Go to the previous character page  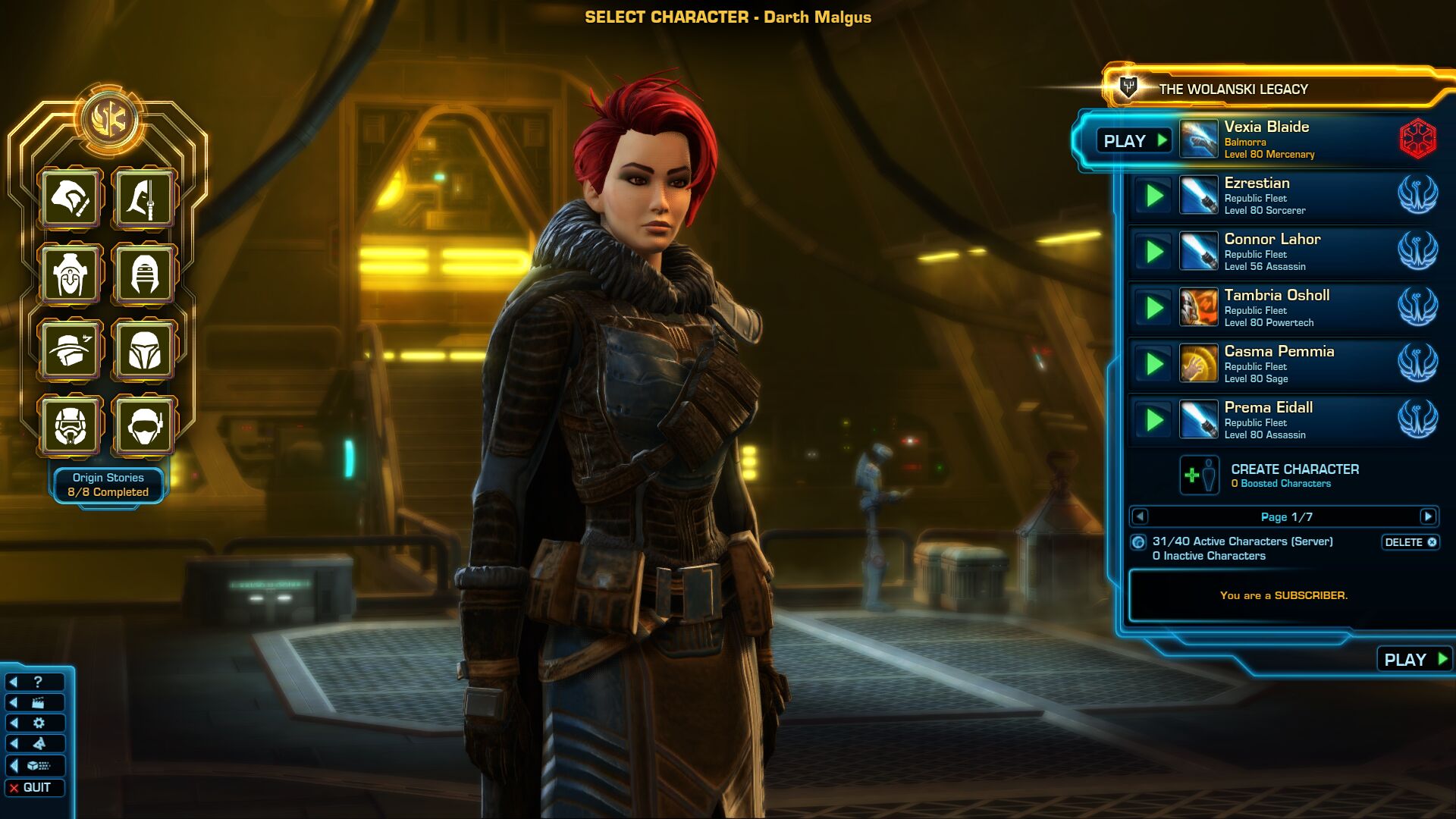point(1139,517)
